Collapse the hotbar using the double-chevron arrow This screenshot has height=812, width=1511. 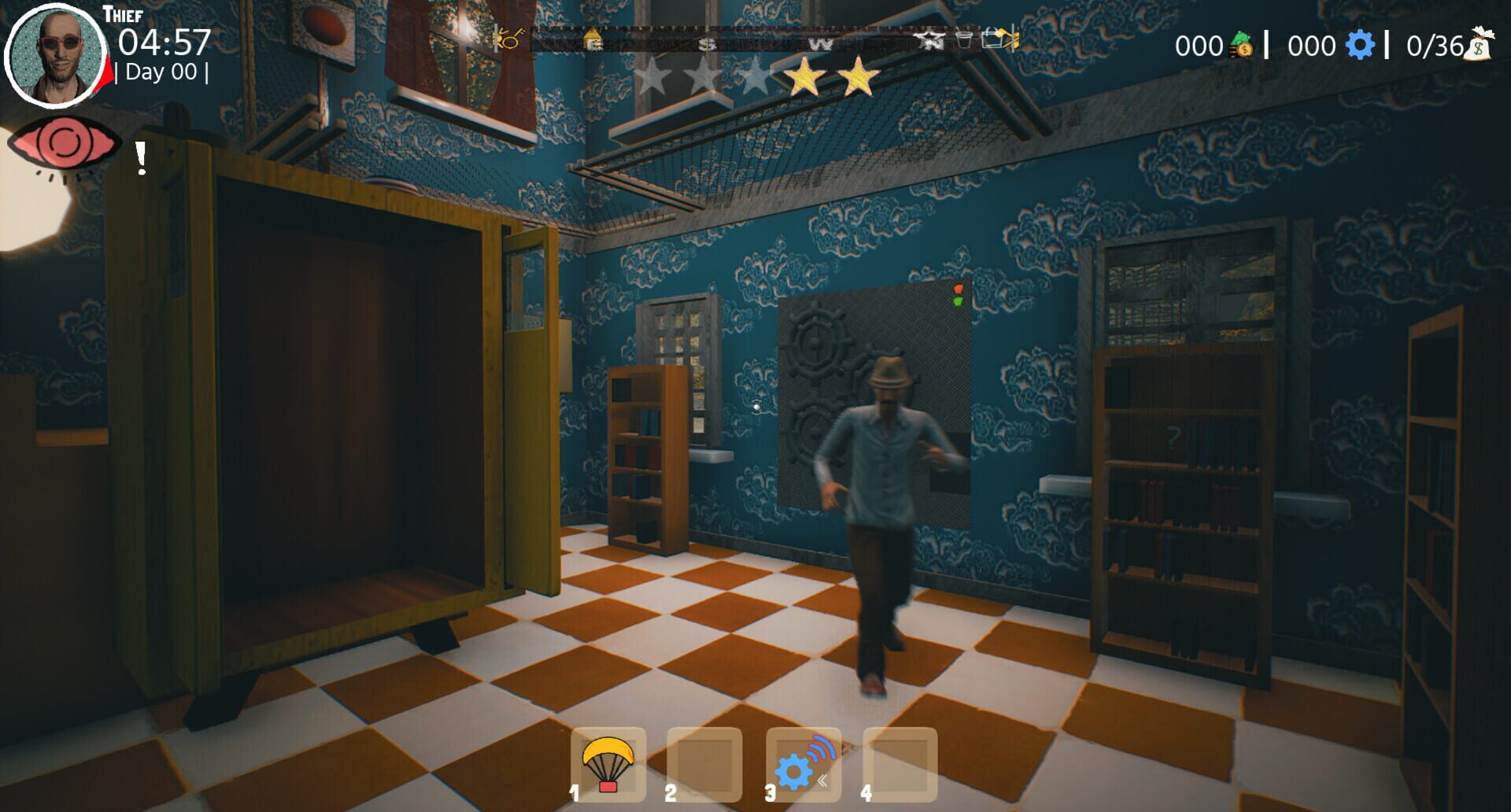tap(824, 777)
